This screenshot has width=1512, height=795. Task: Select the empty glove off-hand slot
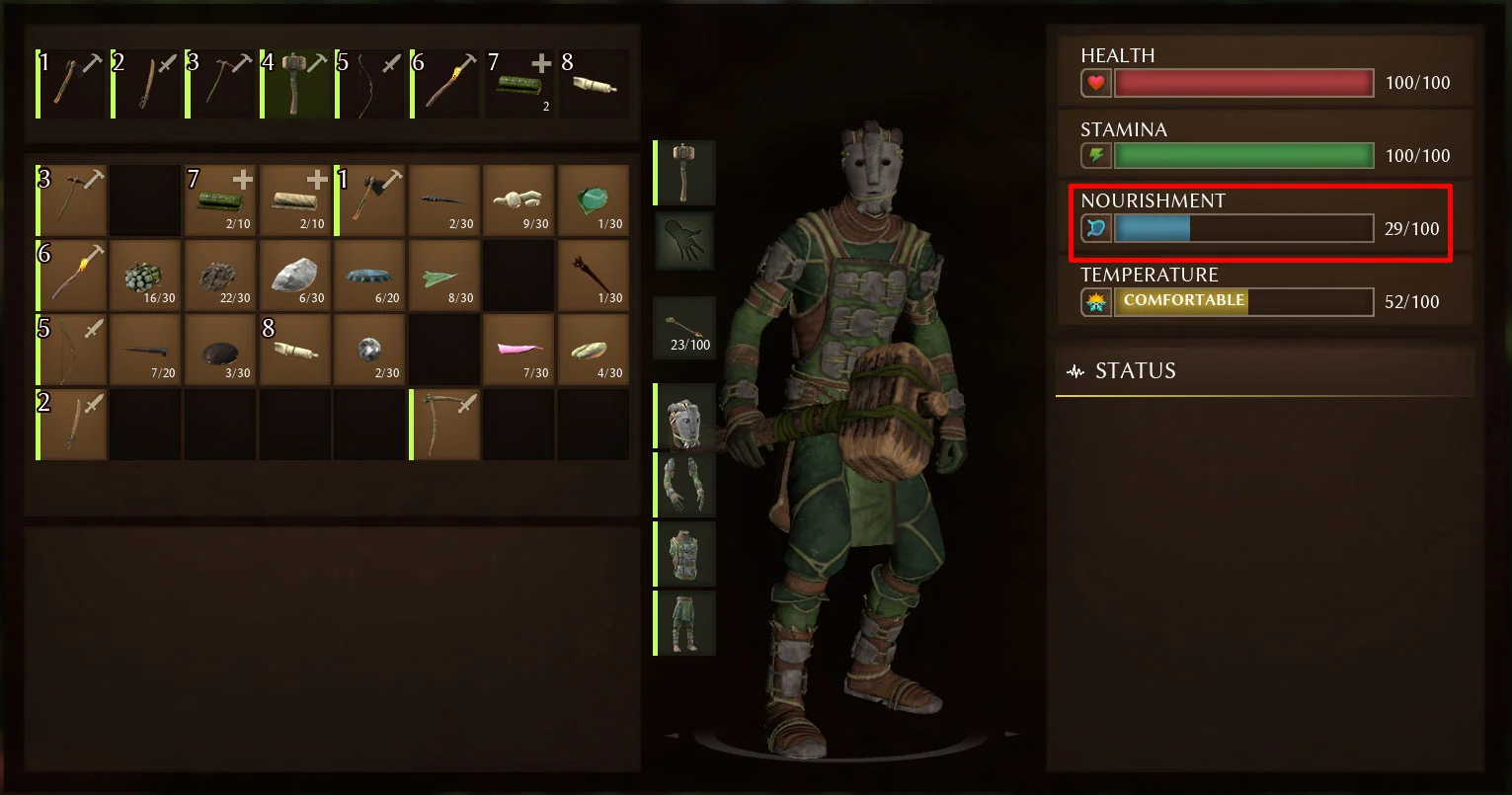(684, 240)
